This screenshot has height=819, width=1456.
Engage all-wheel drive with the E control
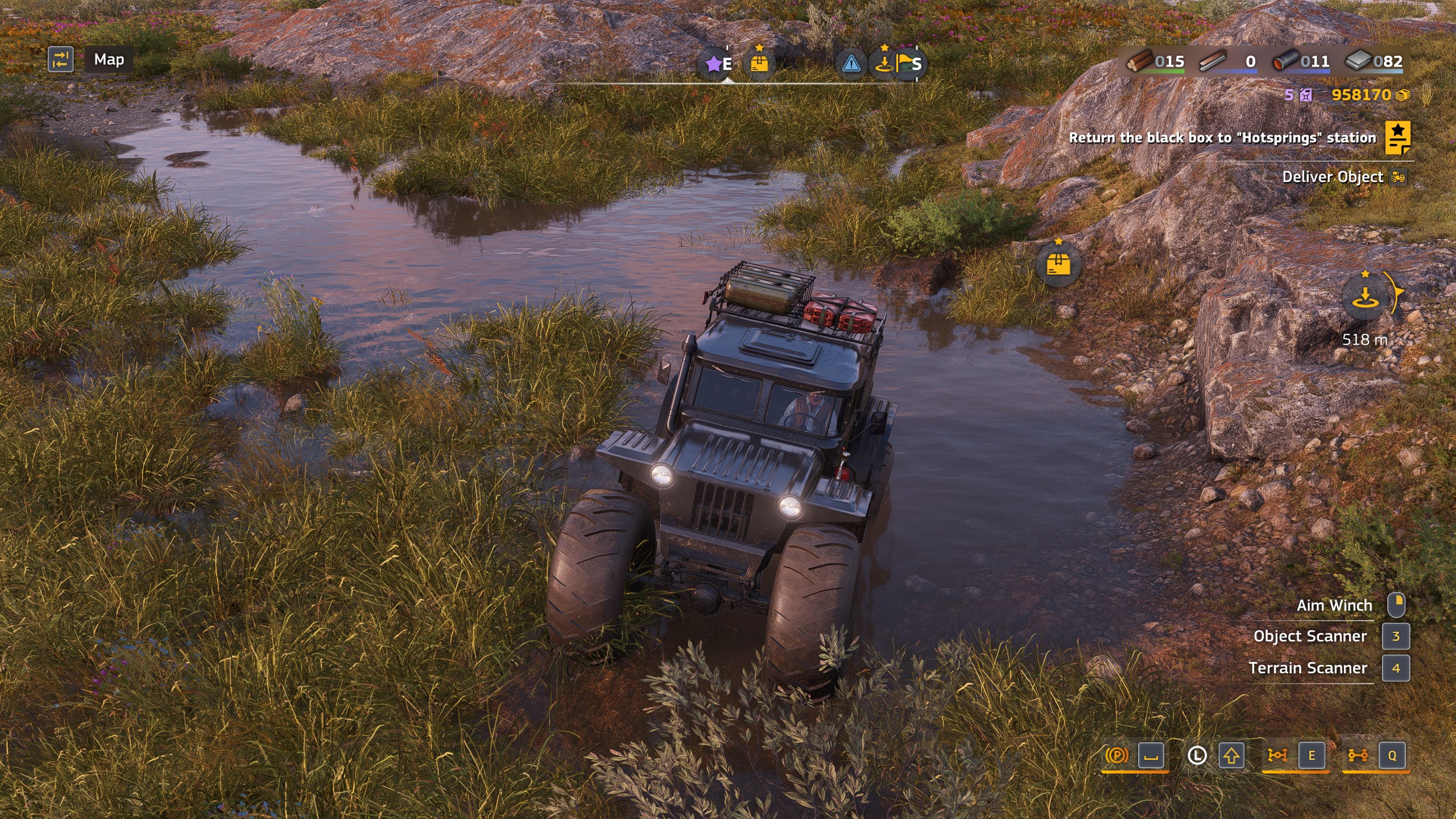(x=1312, y=756)
